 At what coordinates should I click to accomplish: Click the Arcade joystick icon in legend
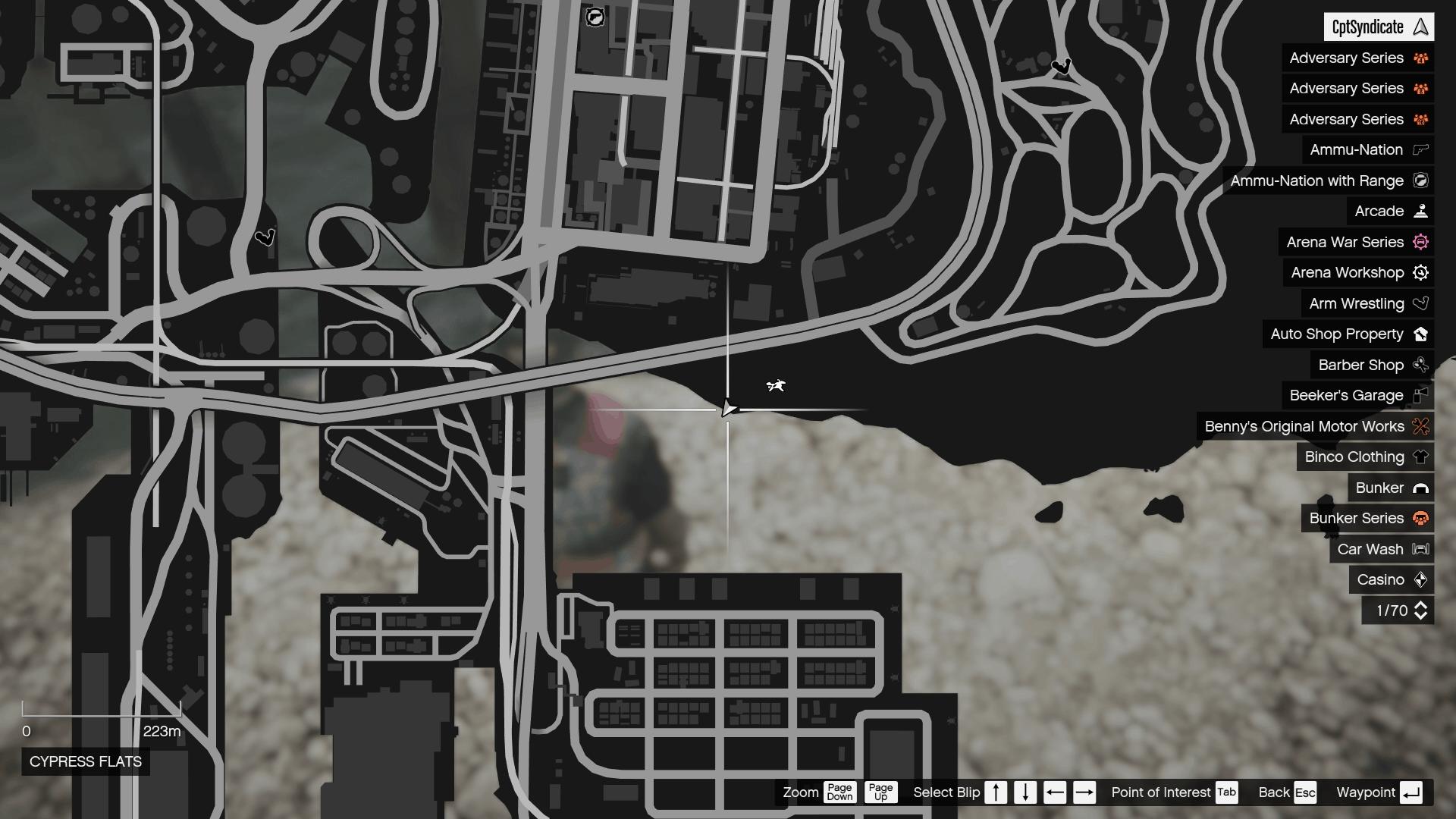1420,211
